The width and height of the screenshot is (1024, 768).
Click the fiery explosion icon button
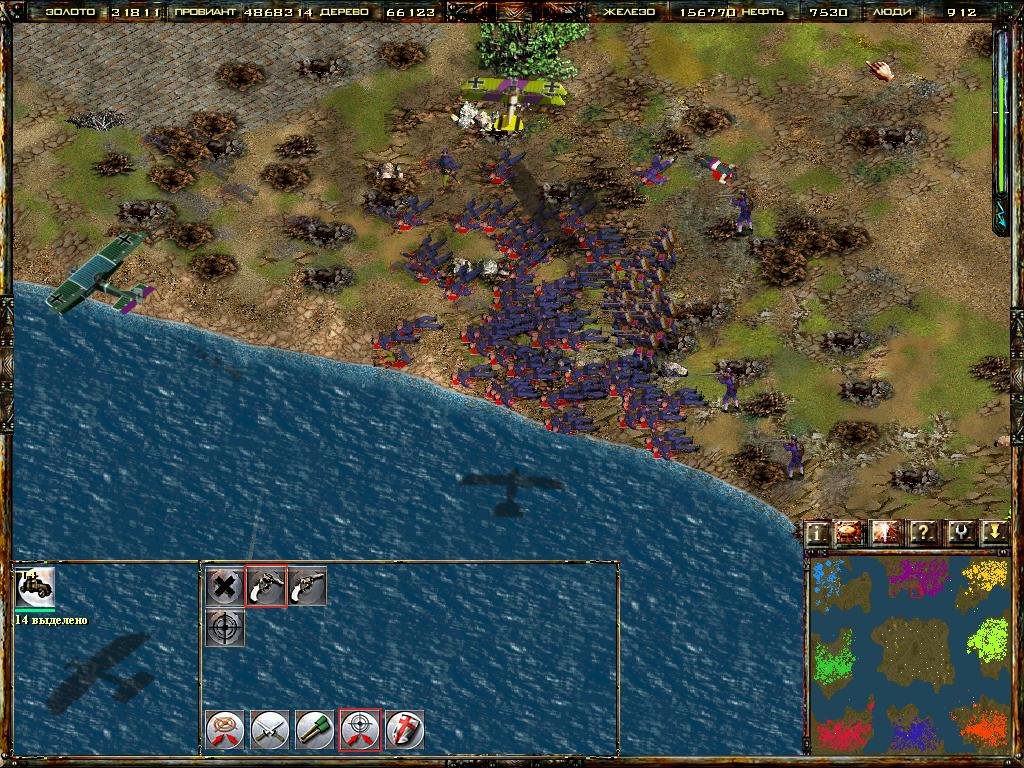[x=849, y=533]
